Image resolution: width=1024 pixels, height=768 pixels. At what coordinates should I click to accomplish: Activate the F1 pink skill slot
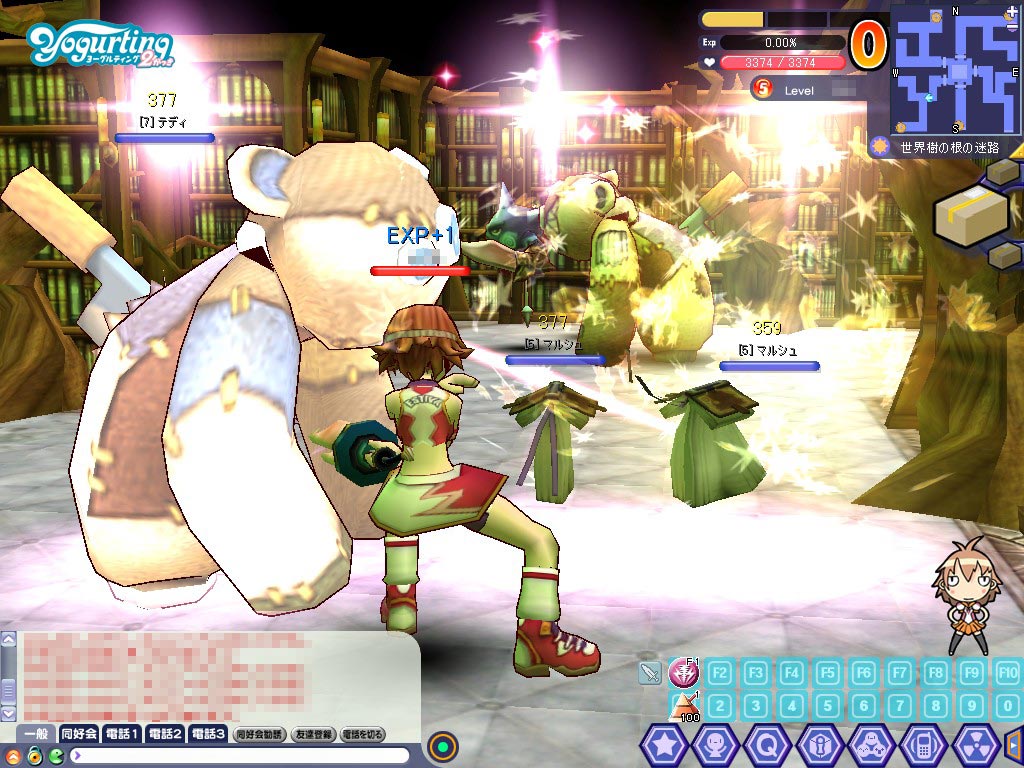(685, 672)
